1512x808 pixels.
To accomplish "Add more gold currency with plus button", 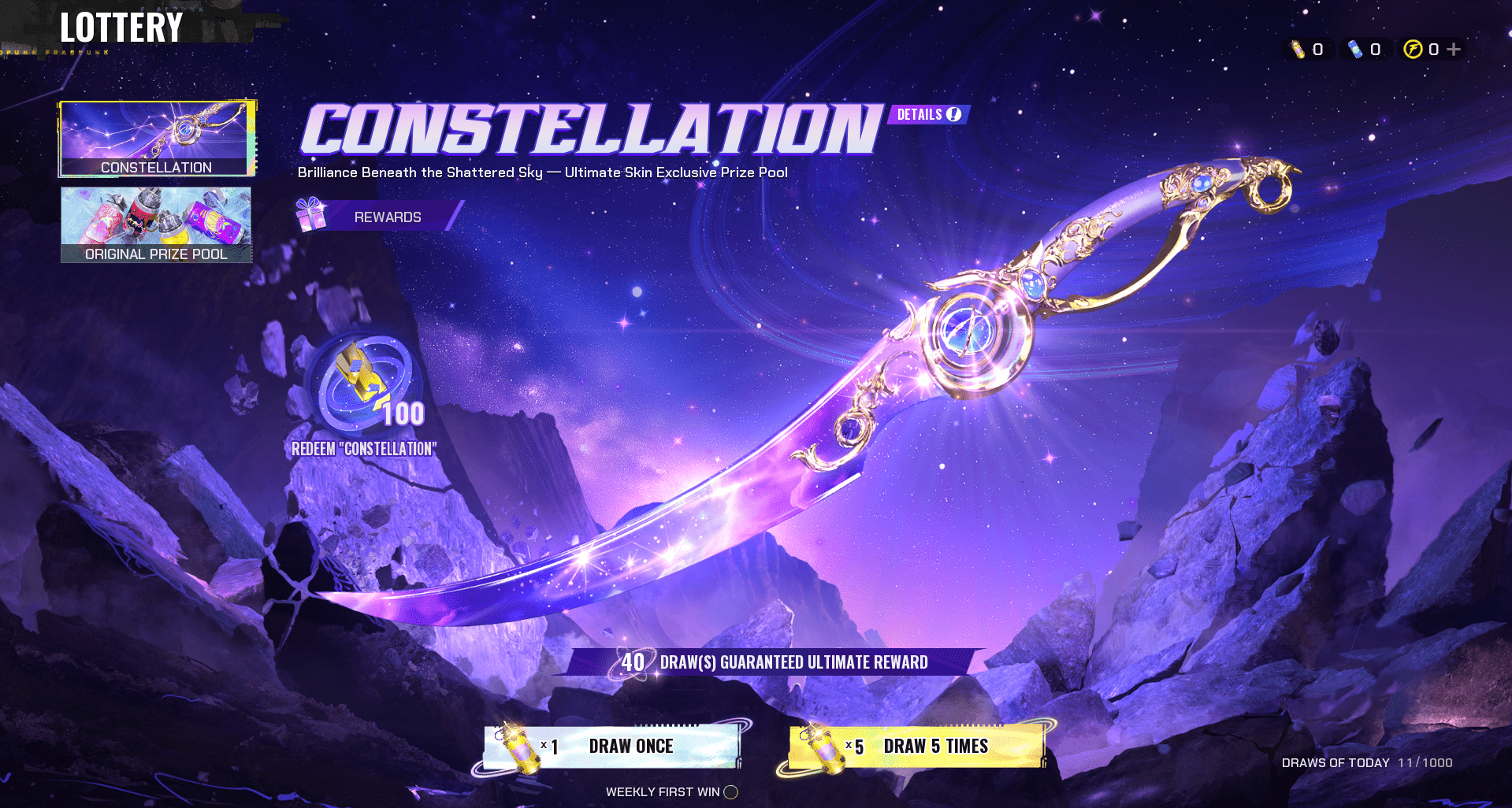I will (x=1454, y=50).
